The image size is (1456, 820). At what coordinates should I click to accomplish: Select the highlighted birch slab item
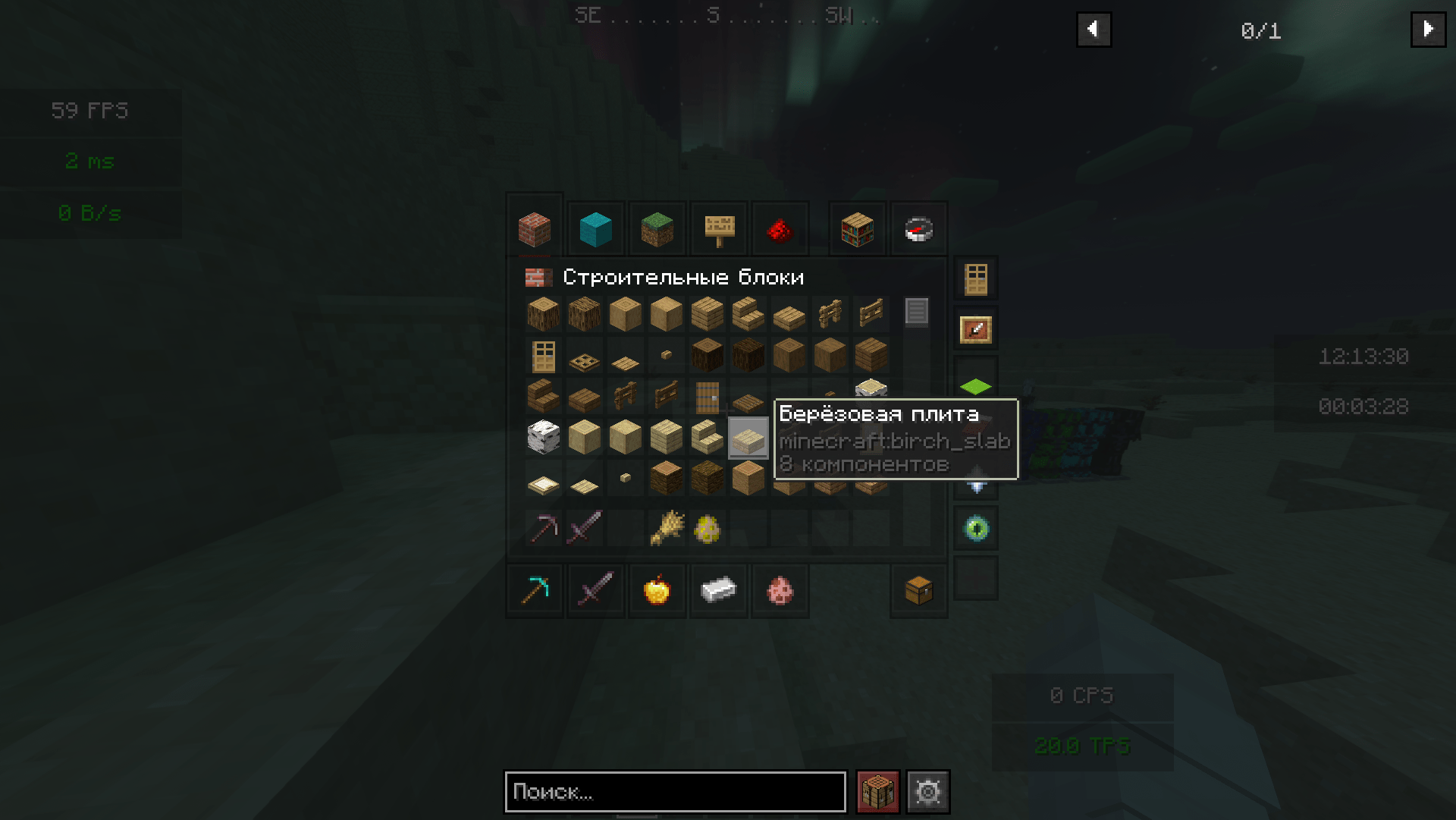(747, 438)
